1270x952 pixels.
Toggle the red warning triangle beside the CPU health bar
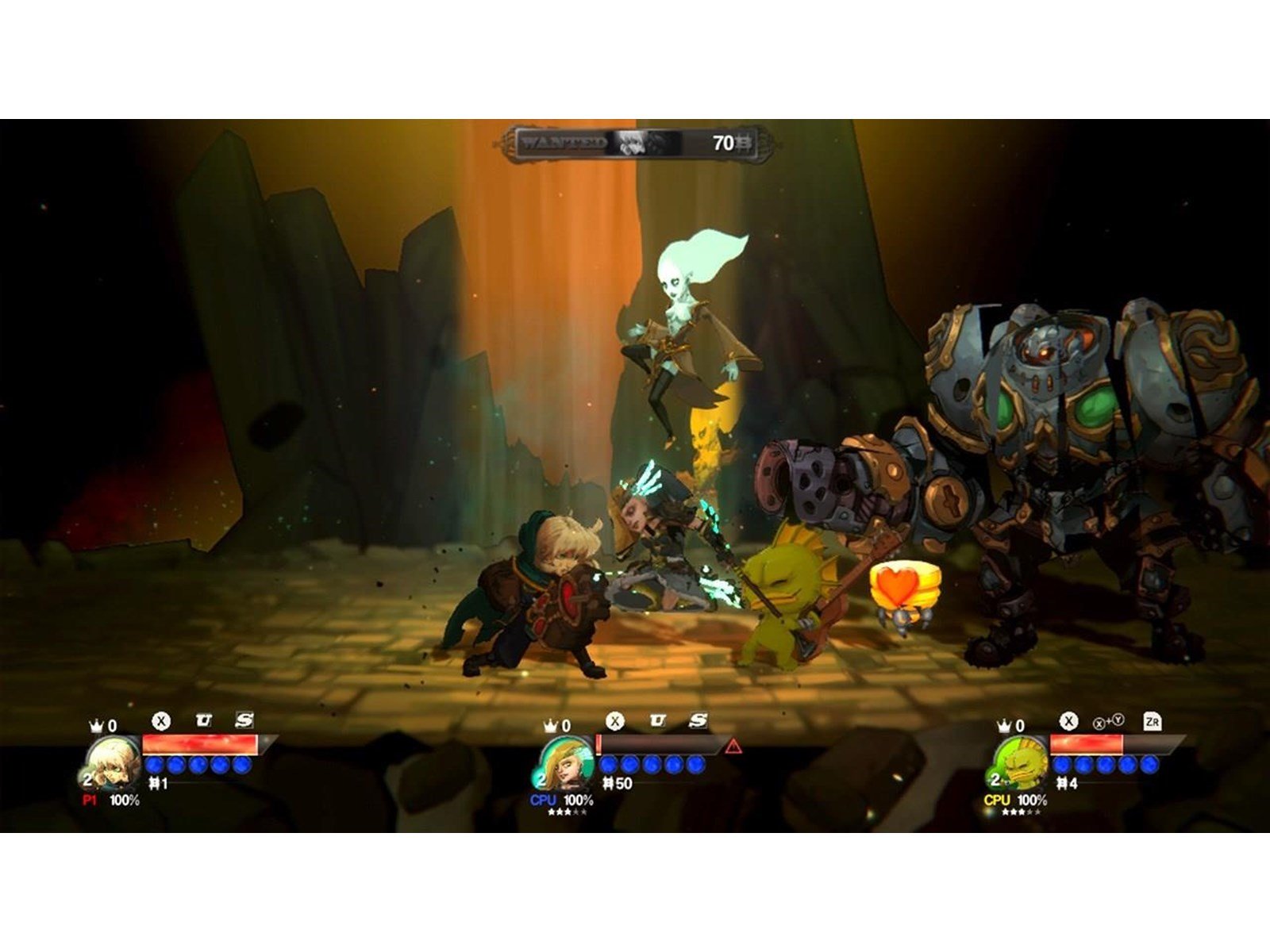point(731,745)
